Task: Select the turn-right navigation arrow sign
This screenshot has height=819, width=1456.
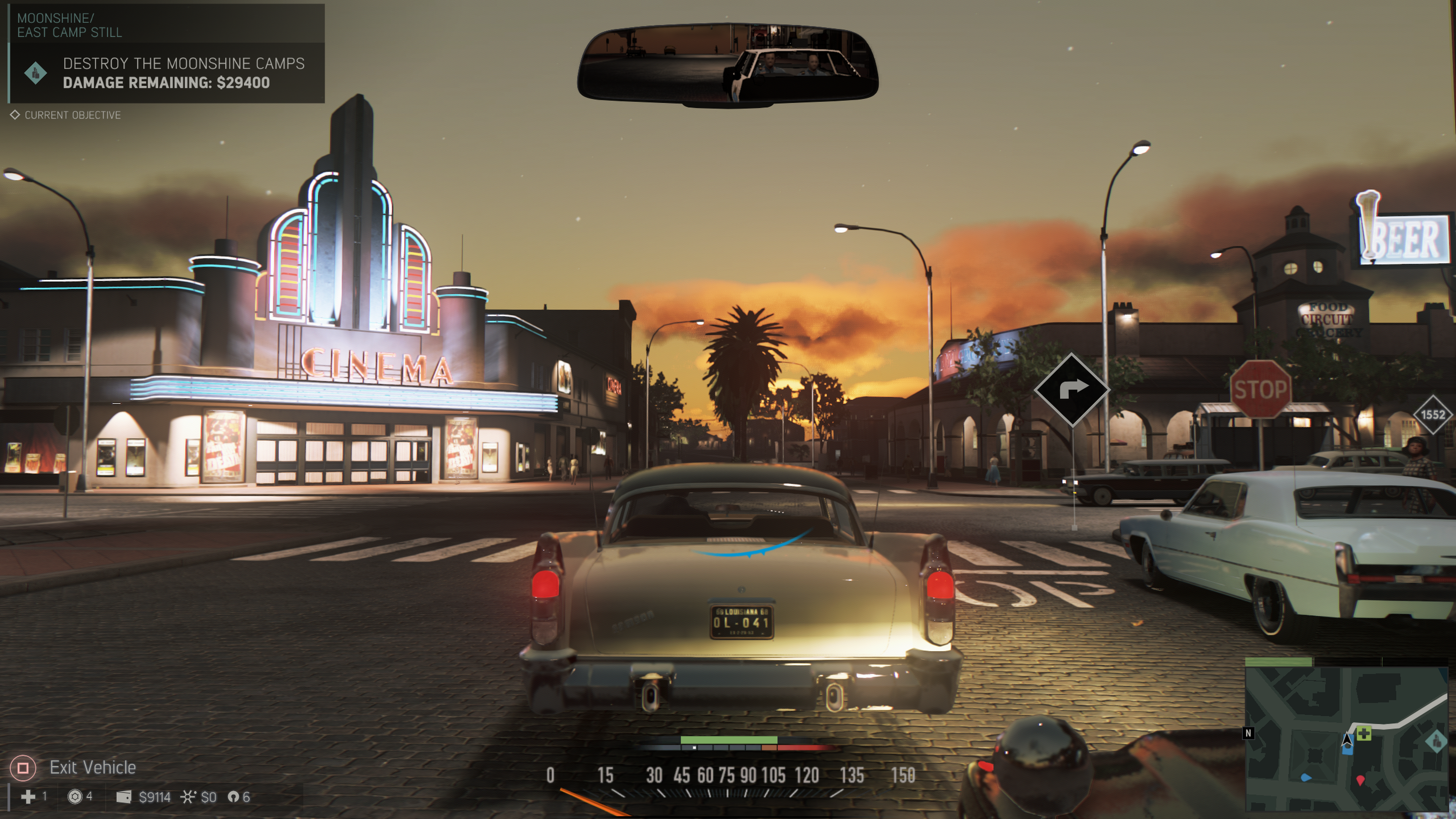Action: click(1071, 389)
